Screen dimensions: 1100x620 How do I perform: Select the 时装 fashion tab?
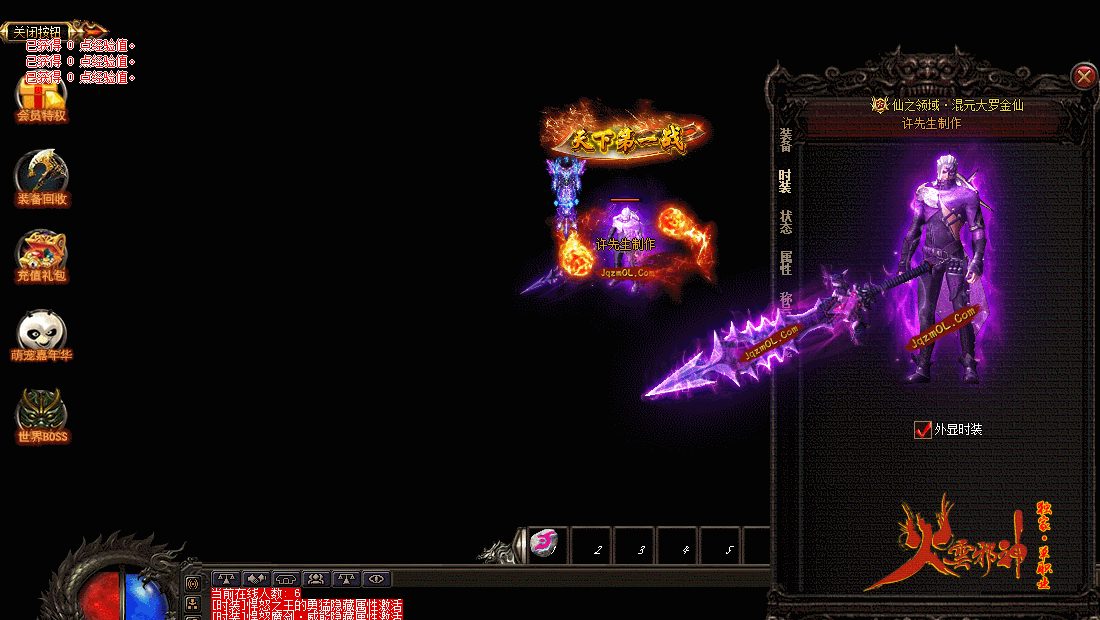pos(785,181)
